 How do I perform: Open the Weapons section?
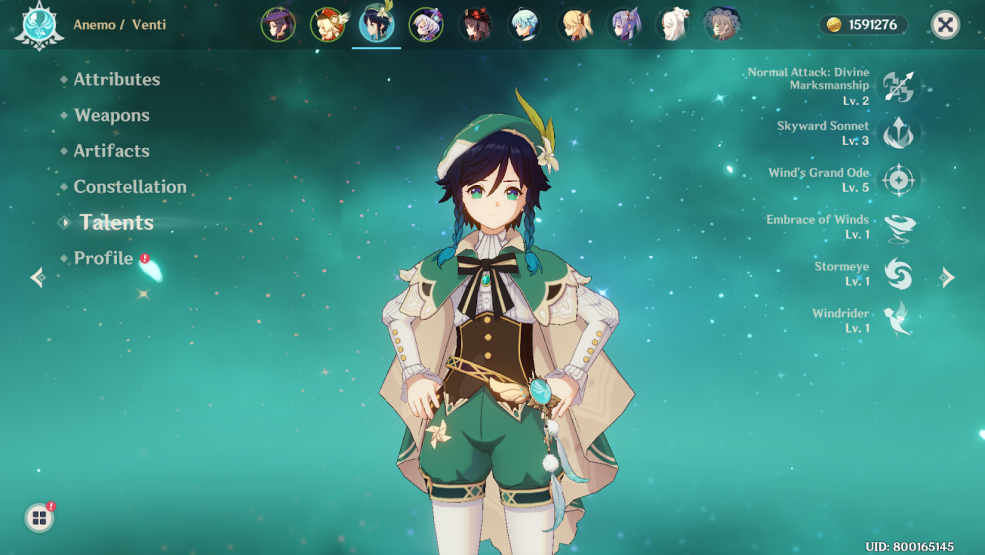(111, 116)
